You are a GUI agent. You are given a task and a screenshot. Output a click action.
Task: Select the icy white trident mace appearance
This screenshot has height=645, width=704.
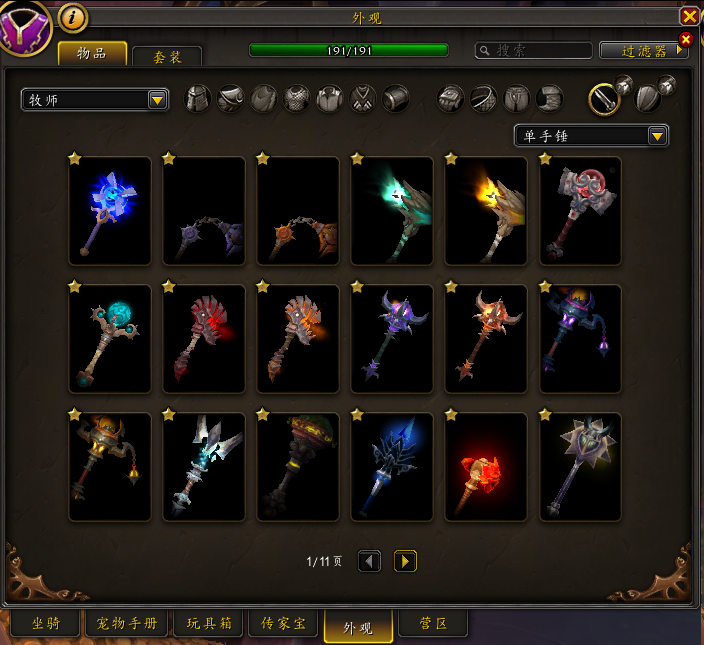pos(204,467)
